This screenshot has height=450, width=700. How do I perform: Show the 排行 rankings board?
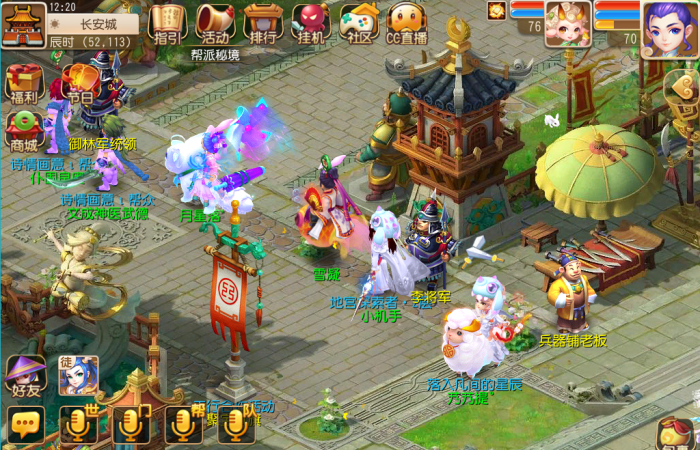[262, 22]
